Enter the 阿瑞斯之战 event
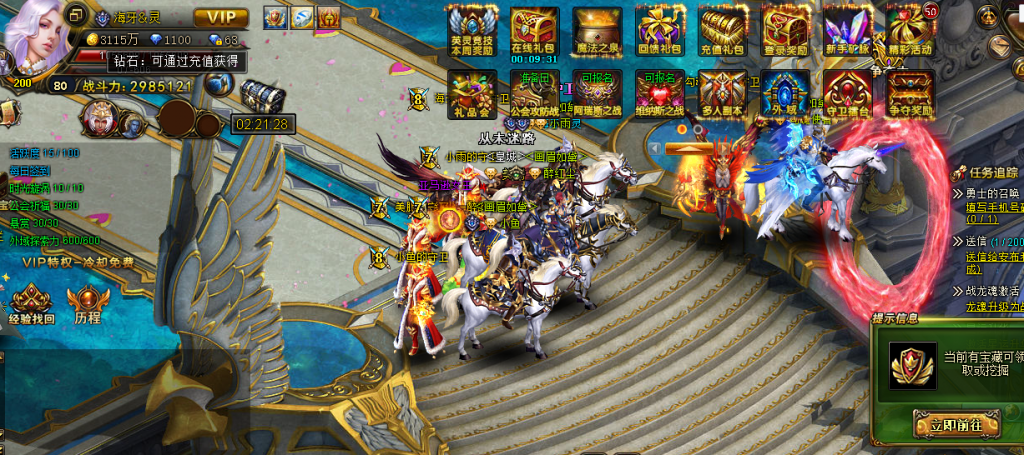The image size is (1024, 455). tap(597, 92)
